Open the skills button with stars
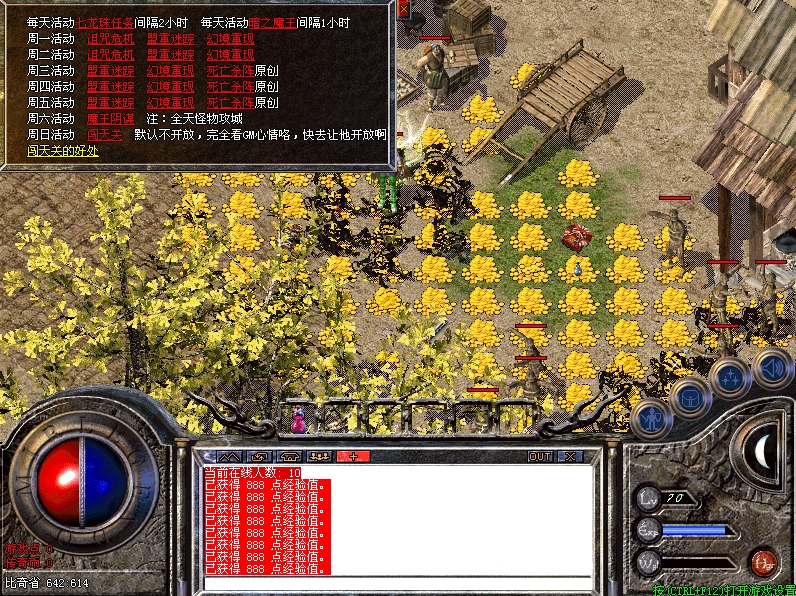The width and height of the screenshot is (796, 596). [731, 378]
